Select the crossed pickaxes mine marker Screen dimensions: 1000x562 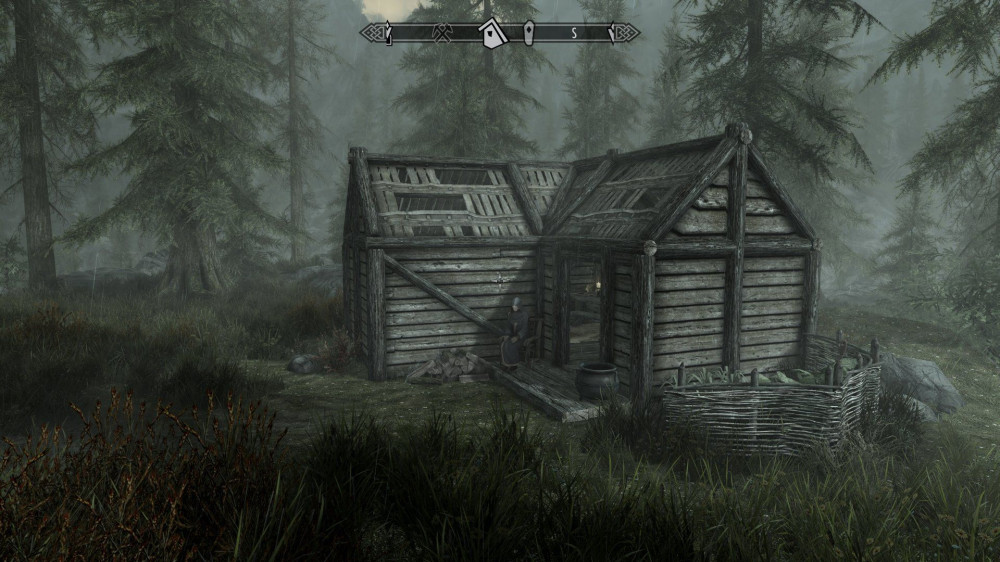[441, 34]
